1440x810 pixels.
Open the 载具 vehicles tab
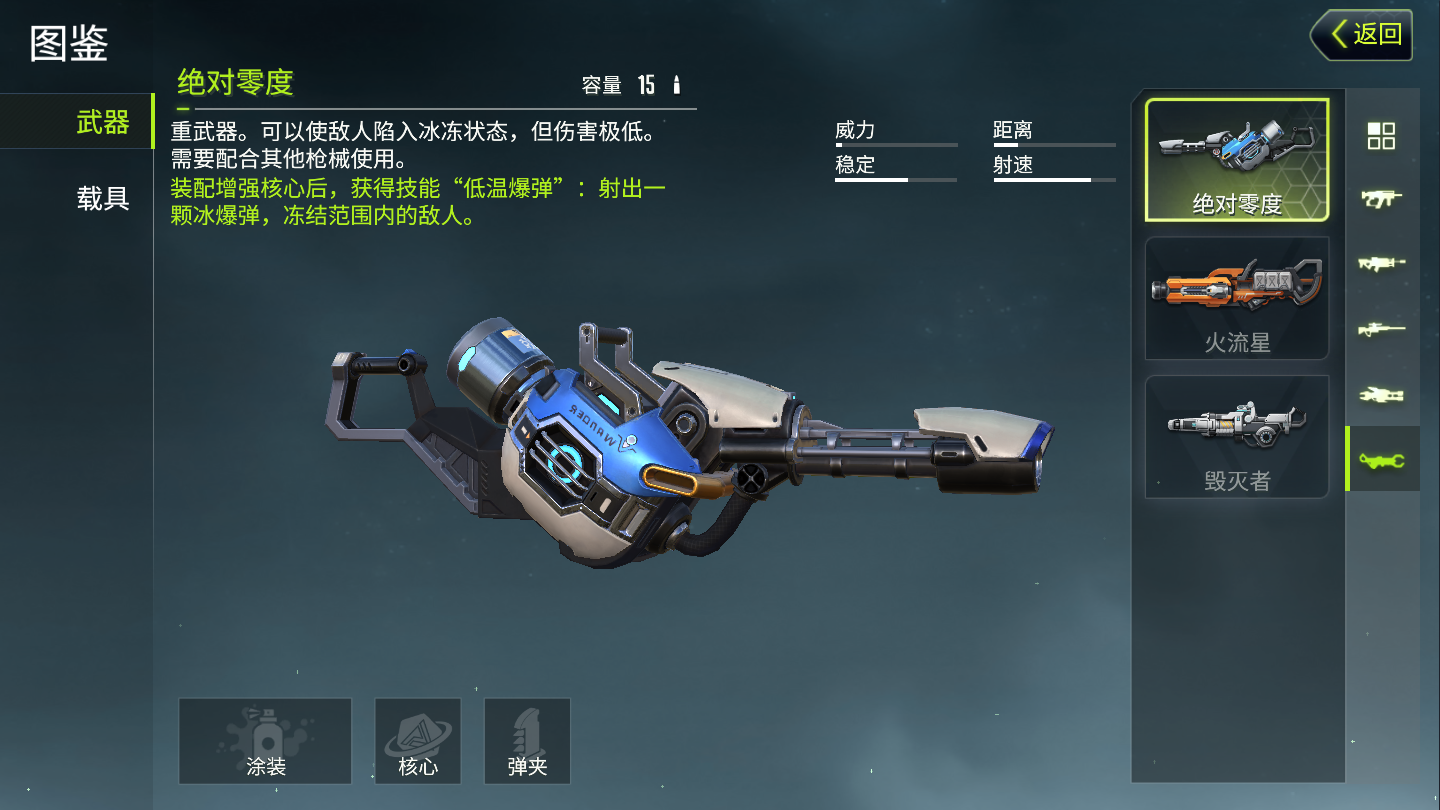point(103,198)
